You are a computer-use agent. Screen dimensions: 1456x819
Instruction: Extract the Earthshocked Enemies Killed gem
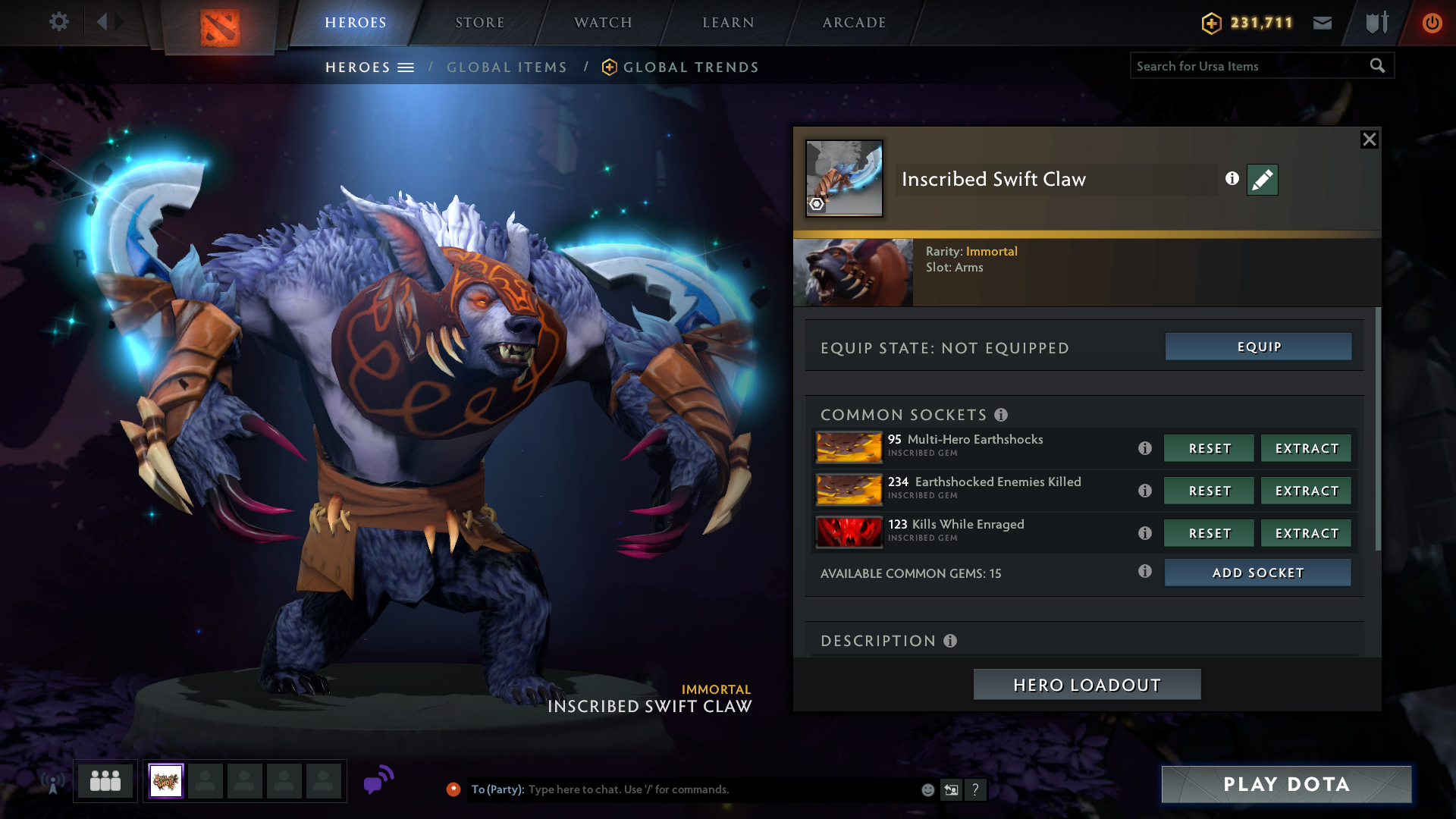pyautogui.click(x=1306, y=491)
